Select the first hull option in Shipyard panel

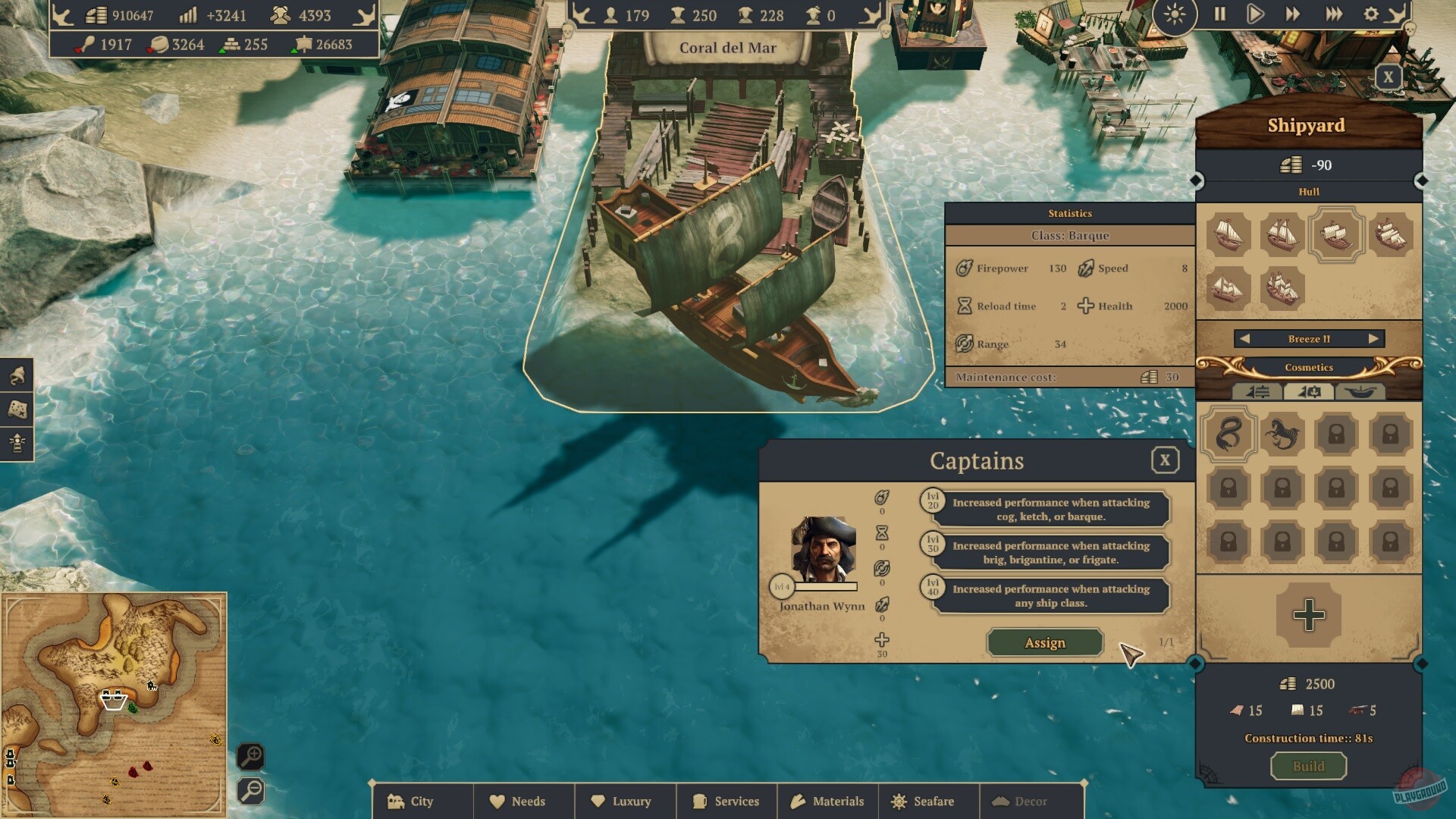tap(1229, 235)
